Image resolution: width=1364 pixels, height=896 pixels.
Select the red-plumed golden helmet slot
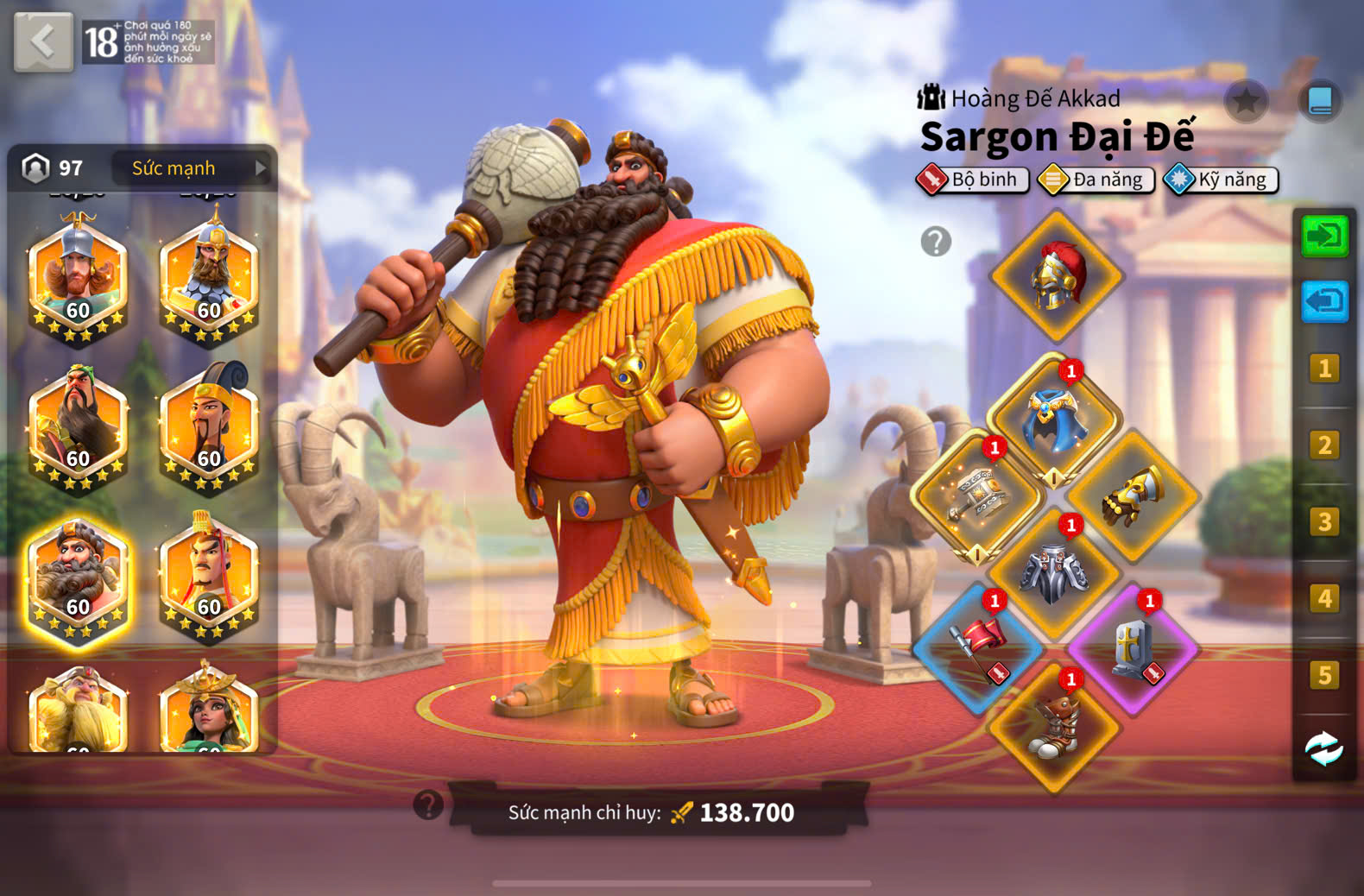click(x=1056, y=276)
